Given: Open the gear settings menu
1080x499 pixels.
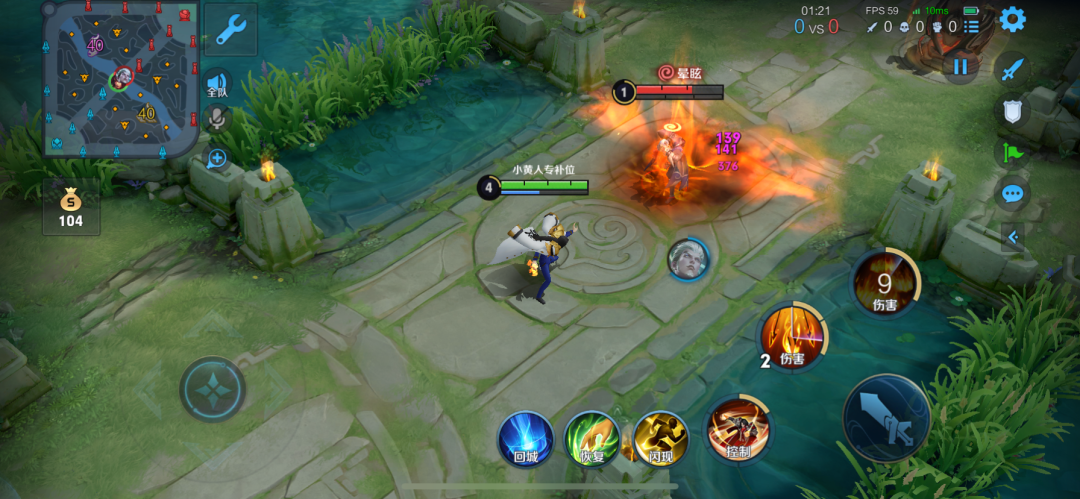Looking at the screenshot, I should [x=1012, y=19].
